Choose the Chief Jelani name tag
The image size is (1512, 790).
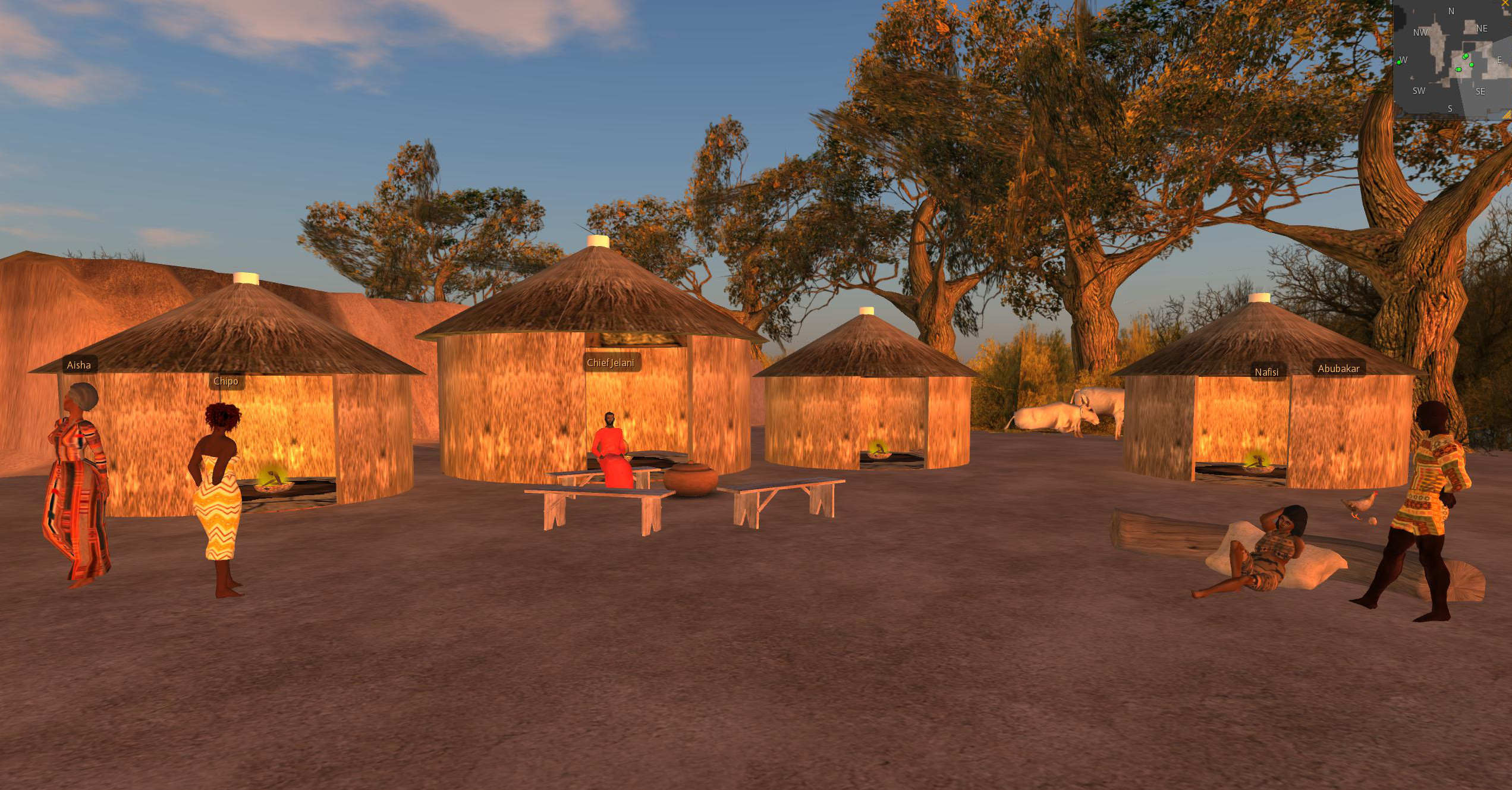(610, 363)
